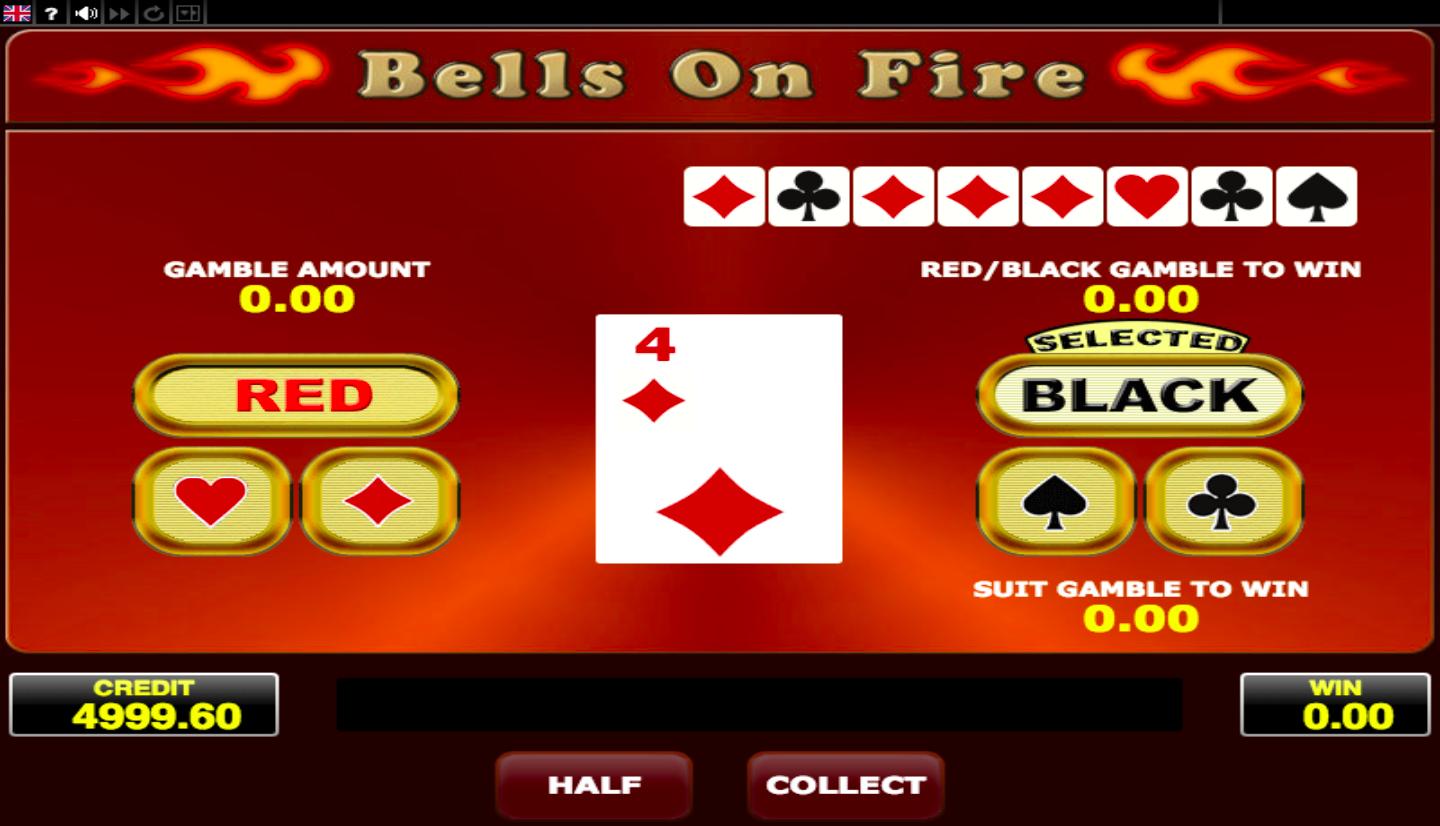Select the hearts suit gamble button

point(212,503)
